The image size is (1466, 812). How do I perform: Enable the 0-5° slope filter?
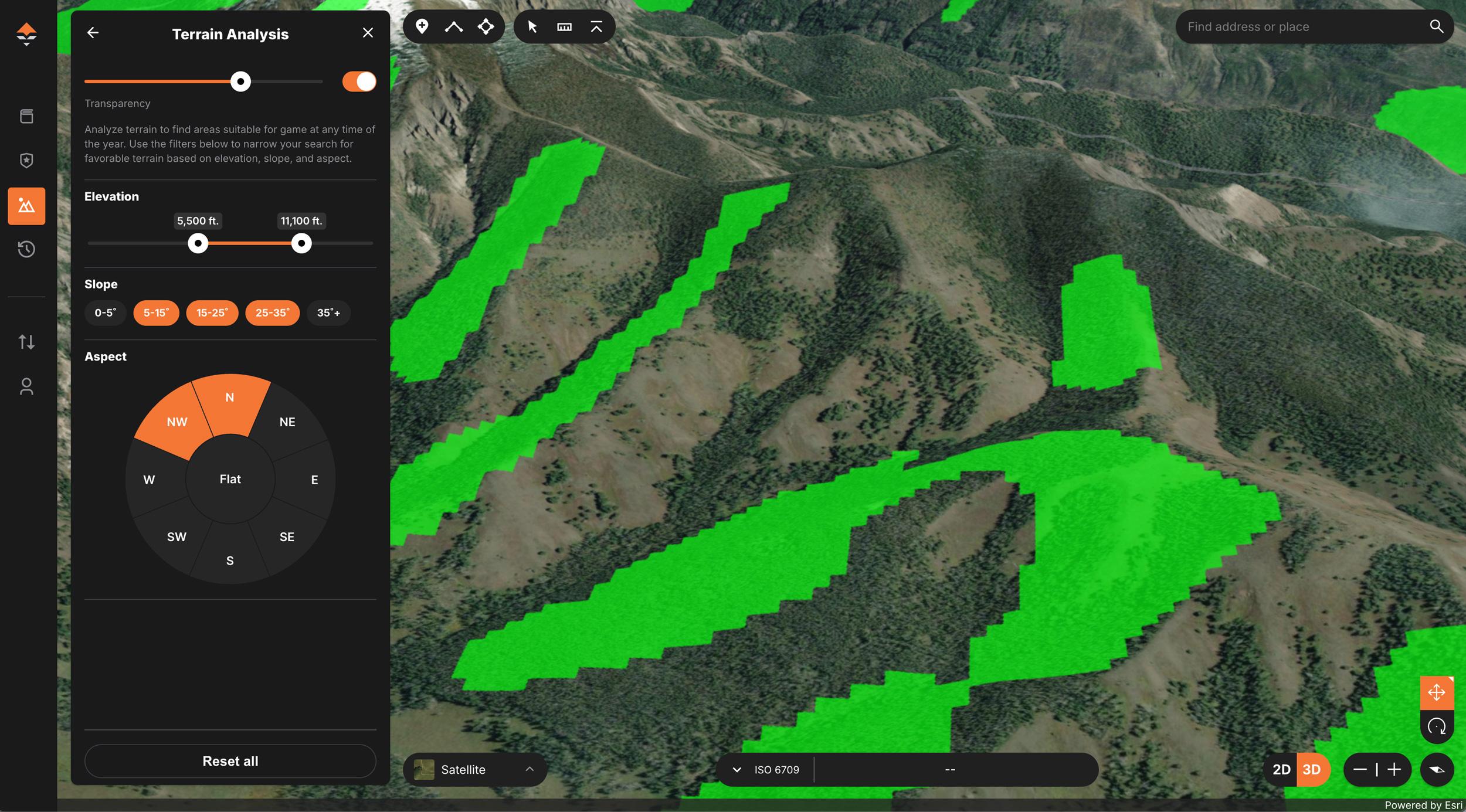pos(106,312)
